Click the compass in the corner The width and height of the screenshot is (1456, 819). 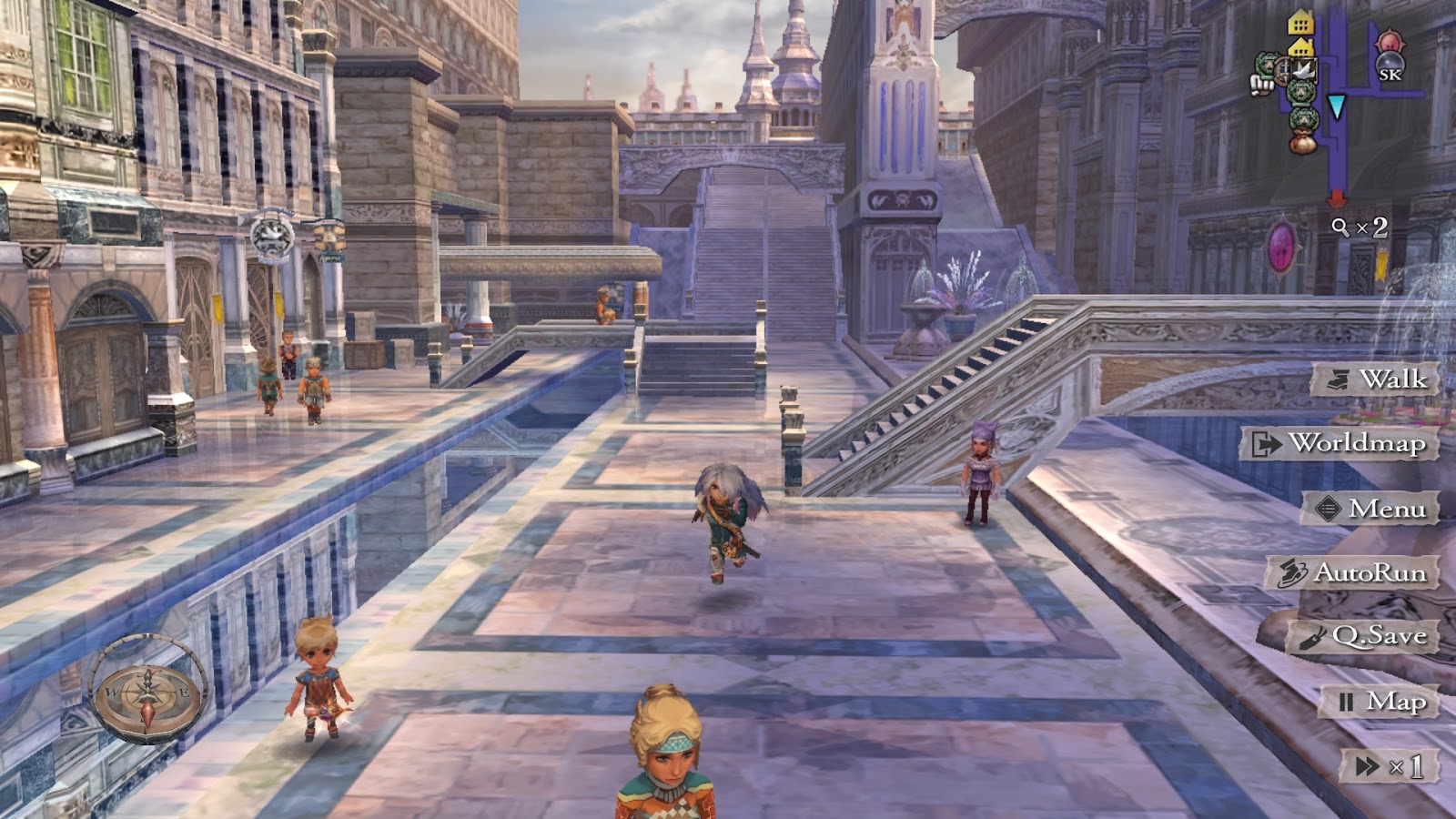148,689
